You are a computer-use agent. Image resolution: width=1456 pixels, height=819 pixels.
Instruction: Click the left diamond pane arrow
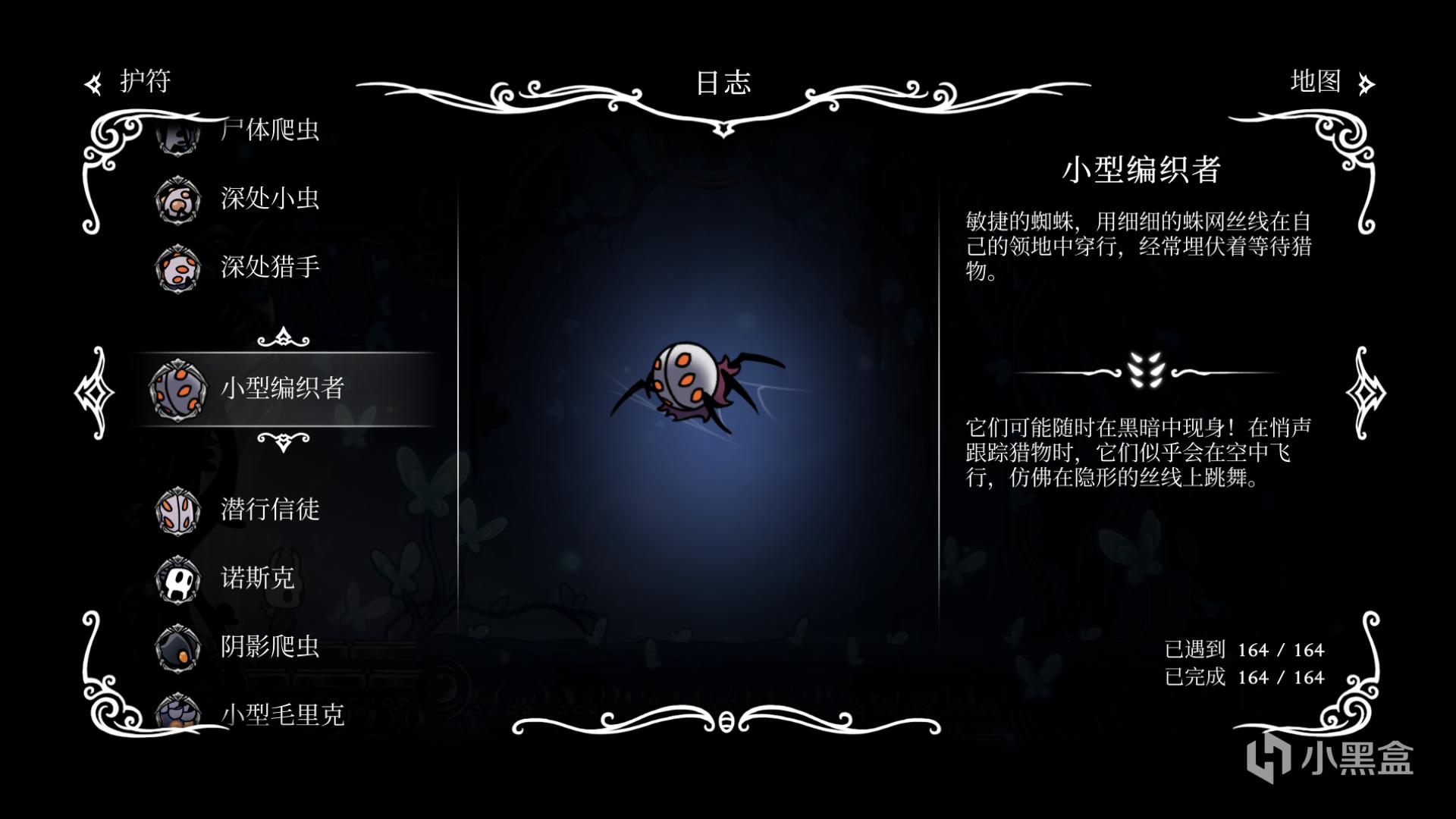pos(95,393)
